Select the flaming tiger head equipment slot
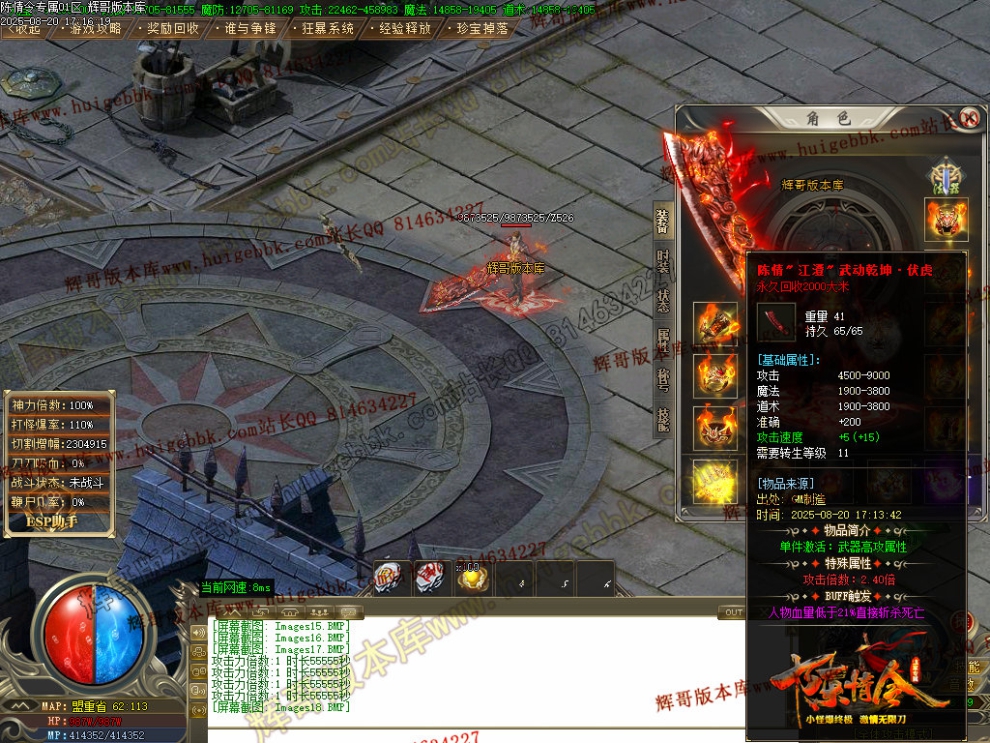 click(x=945, y=219)
